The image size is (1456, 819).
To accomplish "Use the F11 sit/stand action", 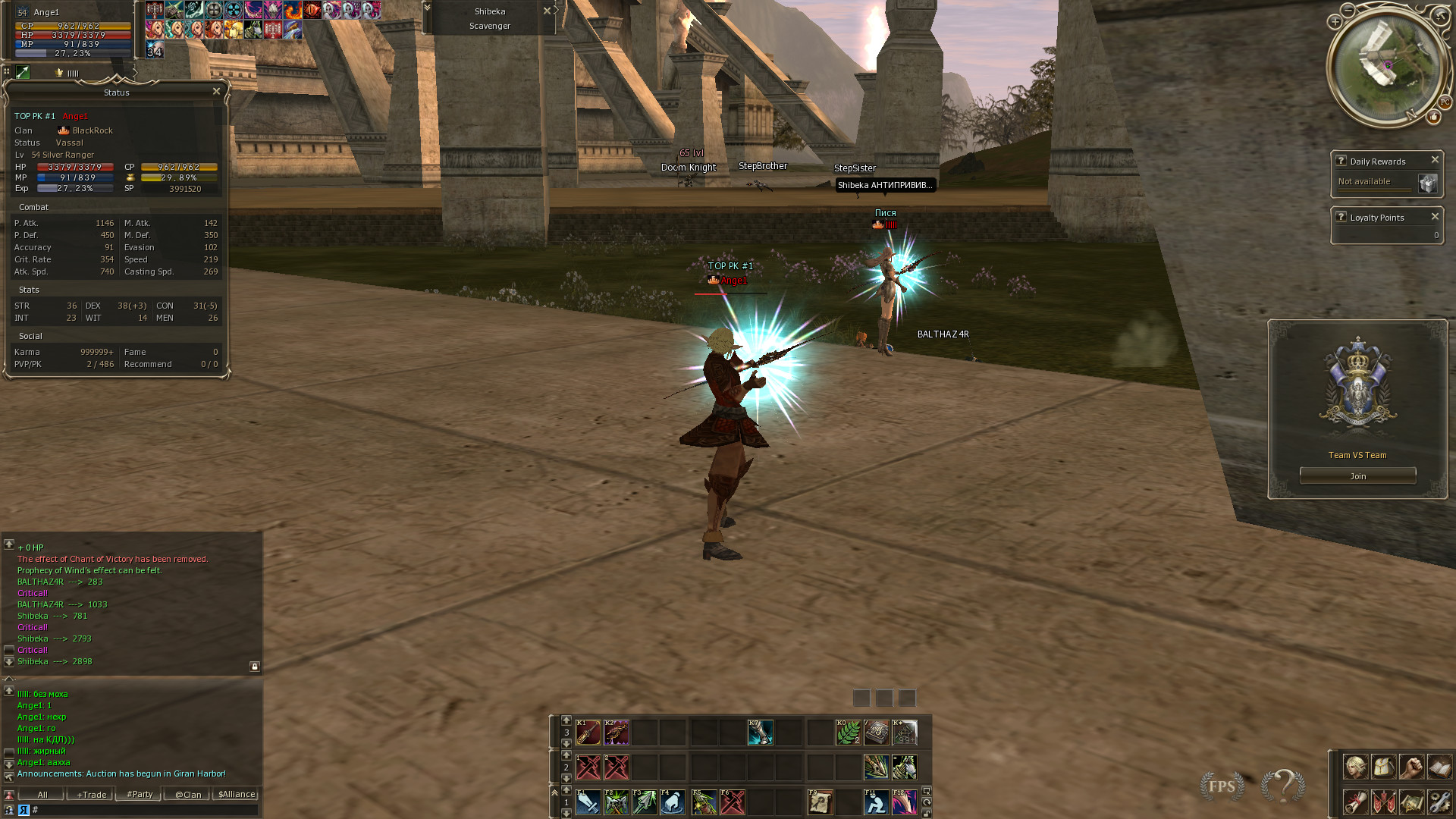I will 876,802.
